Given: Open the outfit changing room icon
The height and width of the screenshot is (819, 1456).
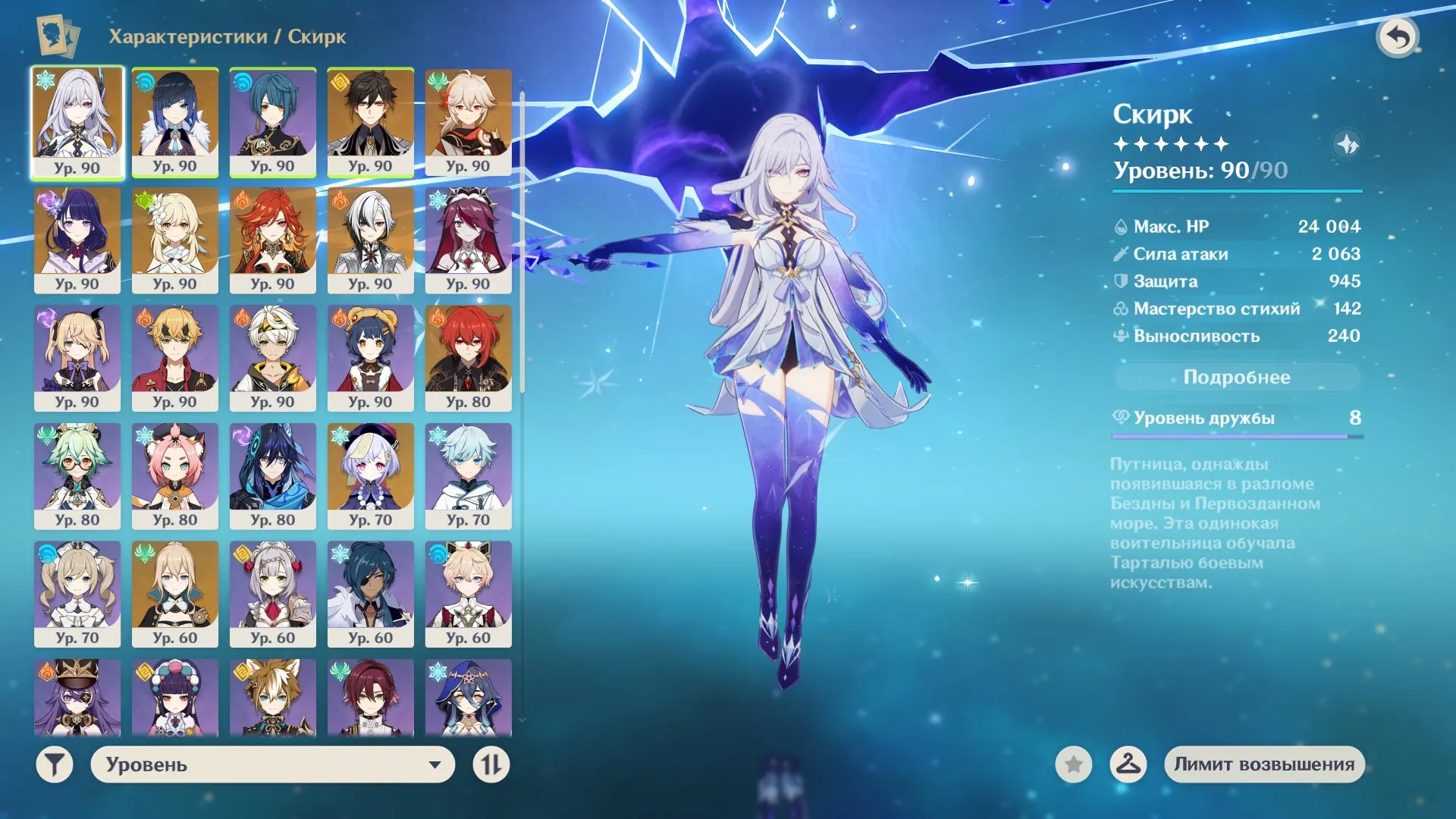Looking at the screenshot, I should (x=1129, y=765).
